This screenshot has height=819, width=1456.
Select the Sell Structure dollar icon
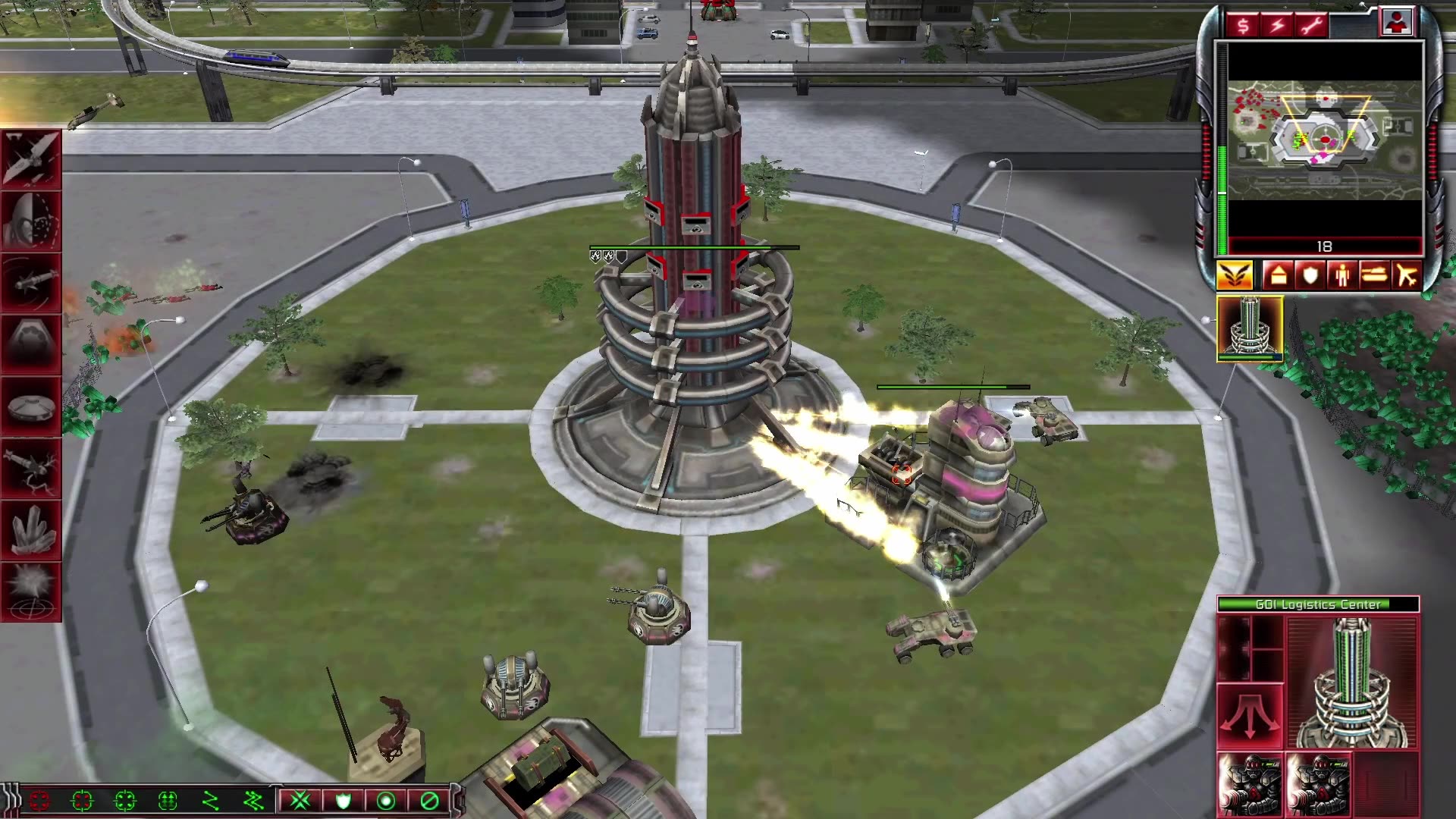(x=1244, y=23)
